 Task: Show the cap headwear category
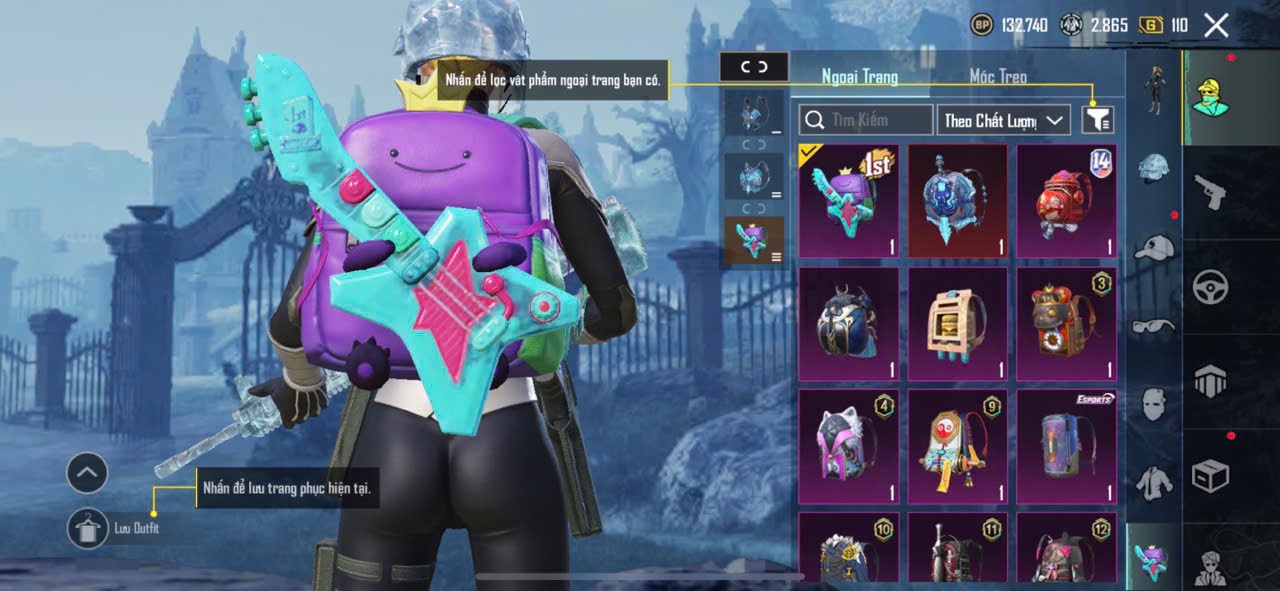(1154, 247)
